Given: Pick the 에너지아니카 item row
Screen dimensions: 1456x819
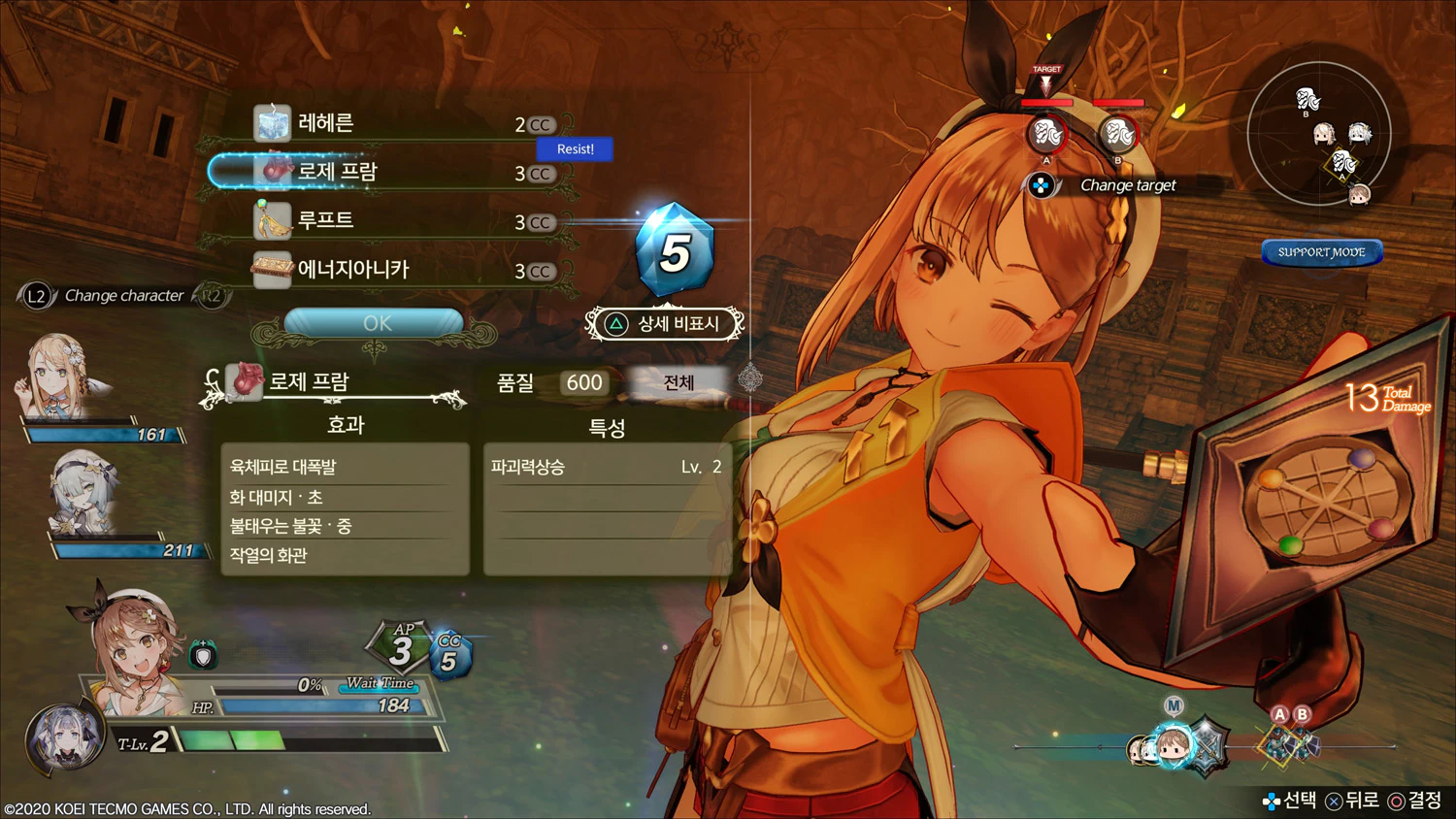Looking at the screenshot, I should [388, 270].
